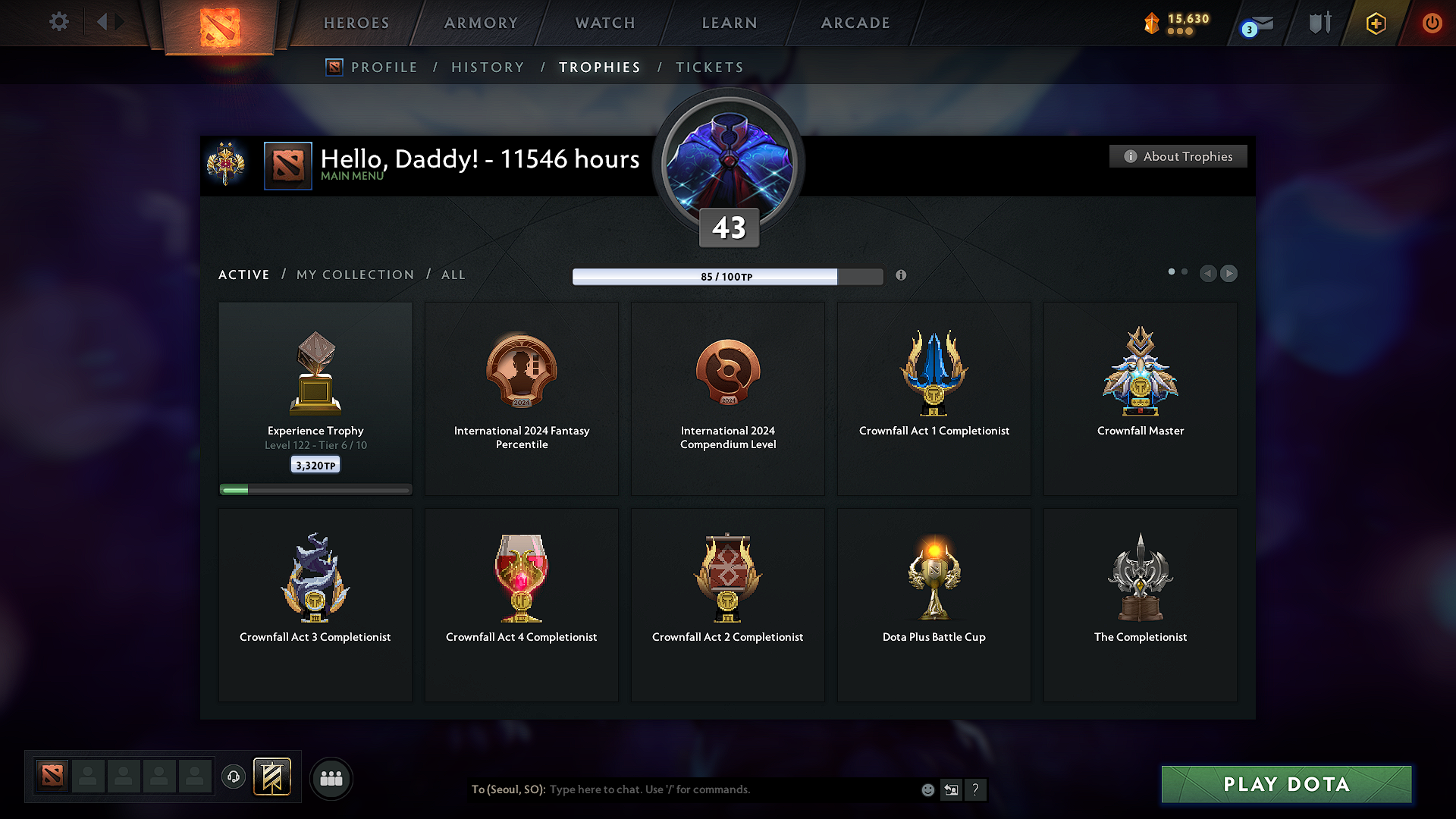The height and width of the screenshot is (819, 1456).
Task: Switch to the ALL trophies filter
Action: (x=453, y=275)
